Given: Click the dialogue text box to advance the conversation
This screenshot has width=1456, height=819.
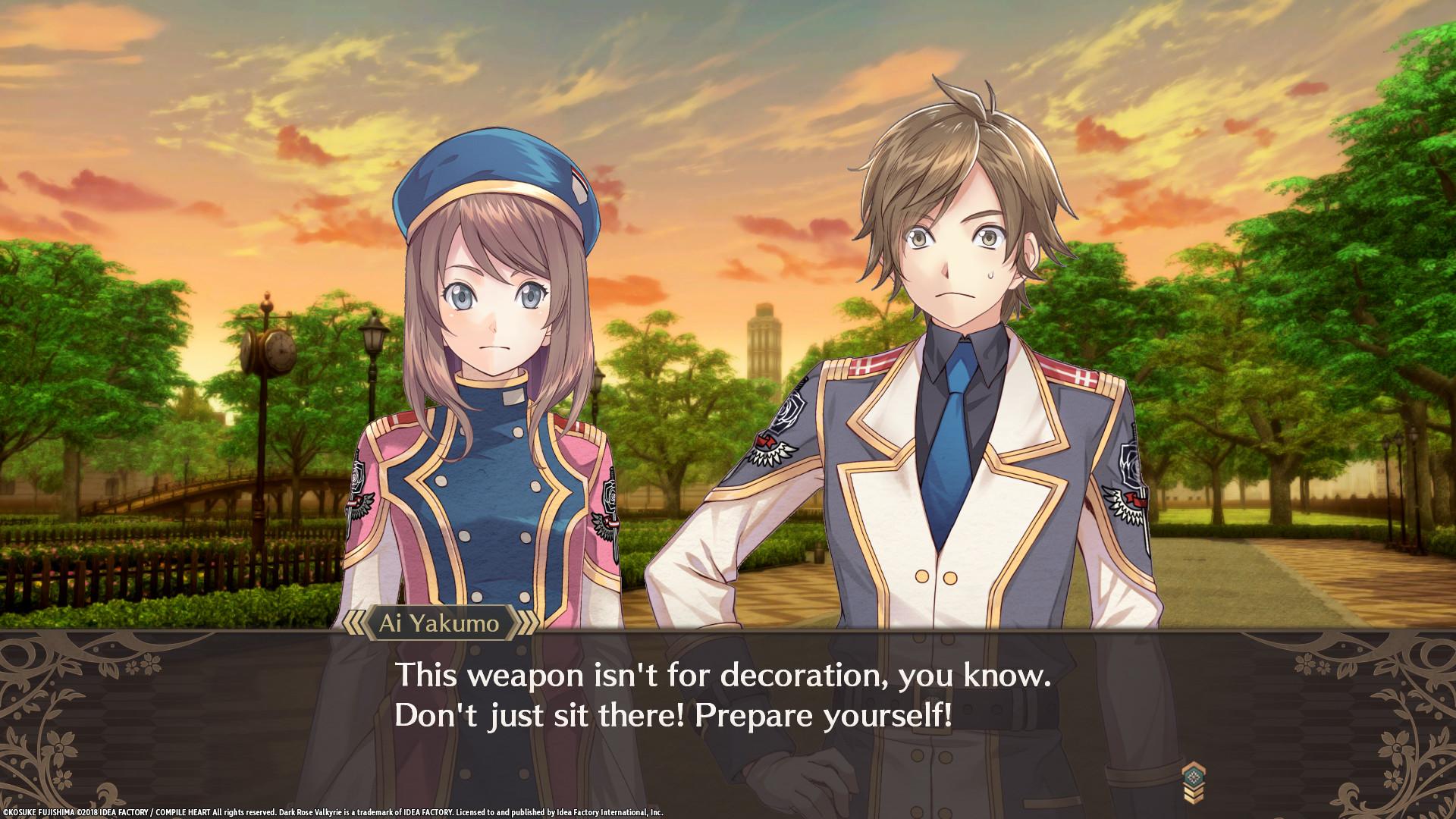Looking at the screenshot, I should (x=728, y=701).
